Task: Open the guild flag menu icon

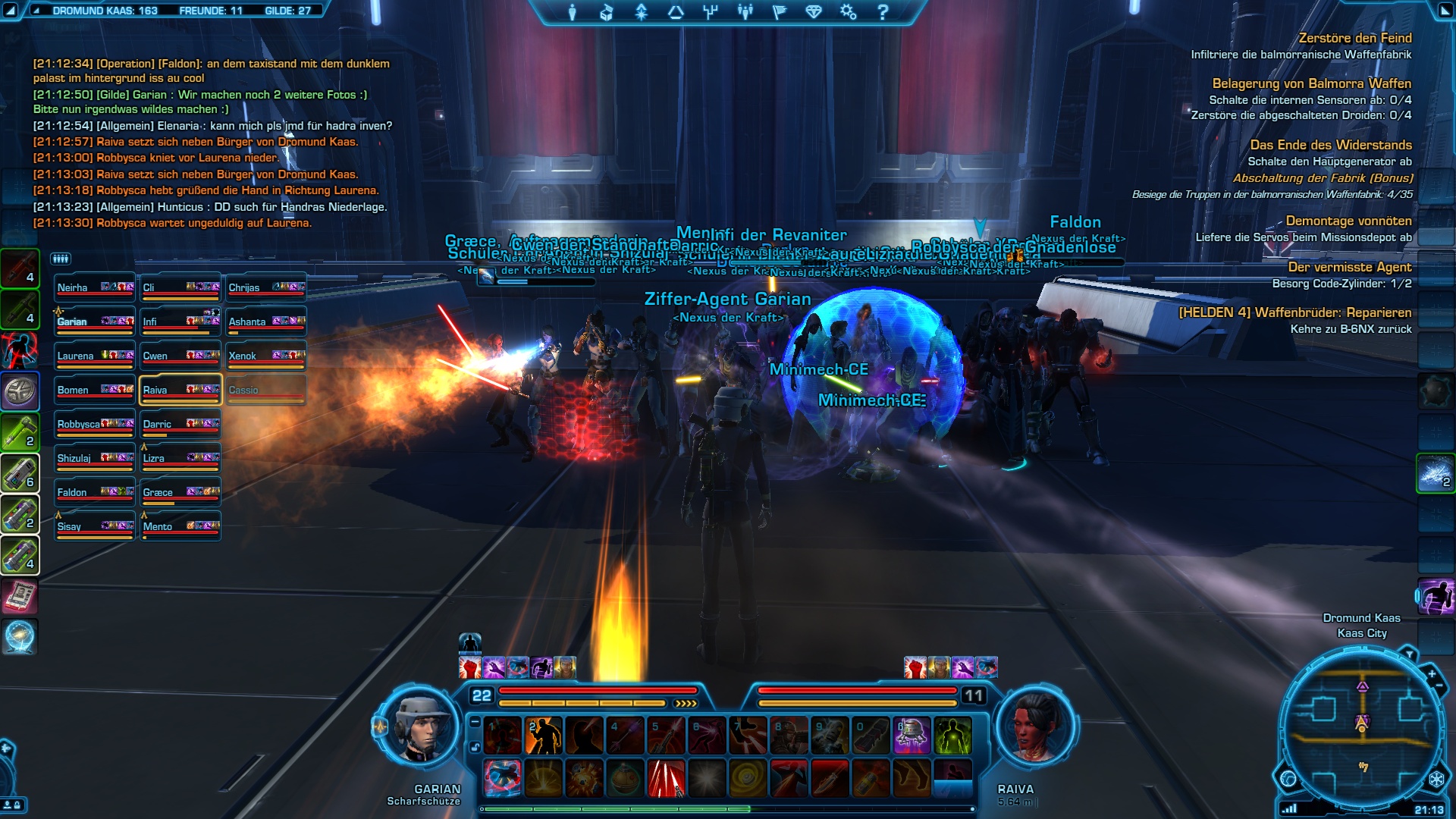Action: coord(779,12)
